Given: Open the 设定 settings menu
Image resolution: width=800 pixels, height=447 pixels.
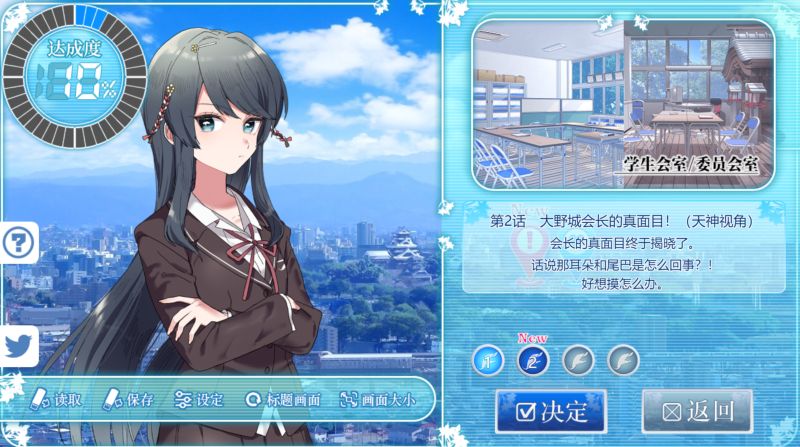Looking at the screenshot, I should tap(198, 400).
